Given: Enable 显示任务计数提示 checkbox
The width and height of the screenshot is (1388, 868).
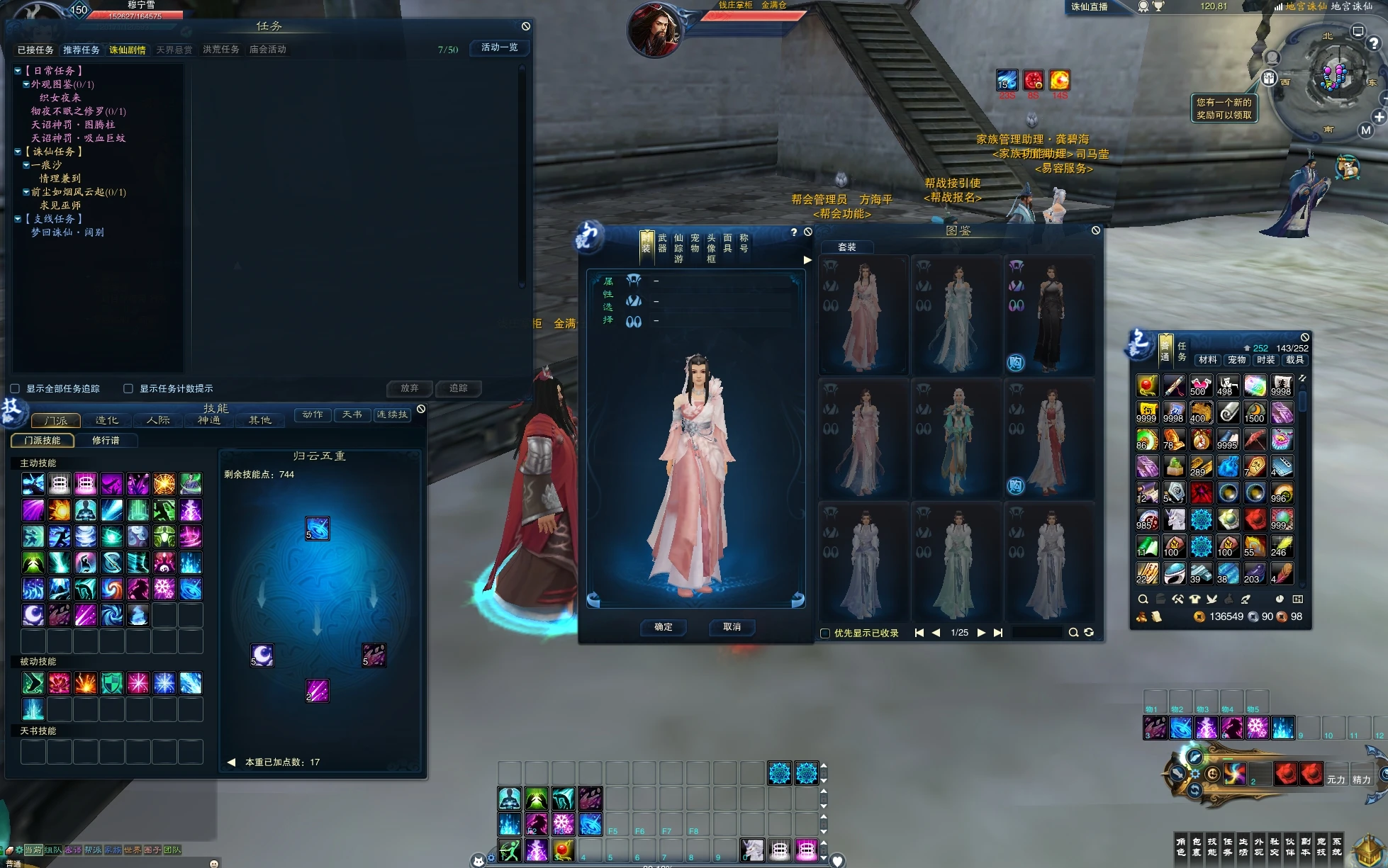Looking at the screenshot, I should [128, 388].
